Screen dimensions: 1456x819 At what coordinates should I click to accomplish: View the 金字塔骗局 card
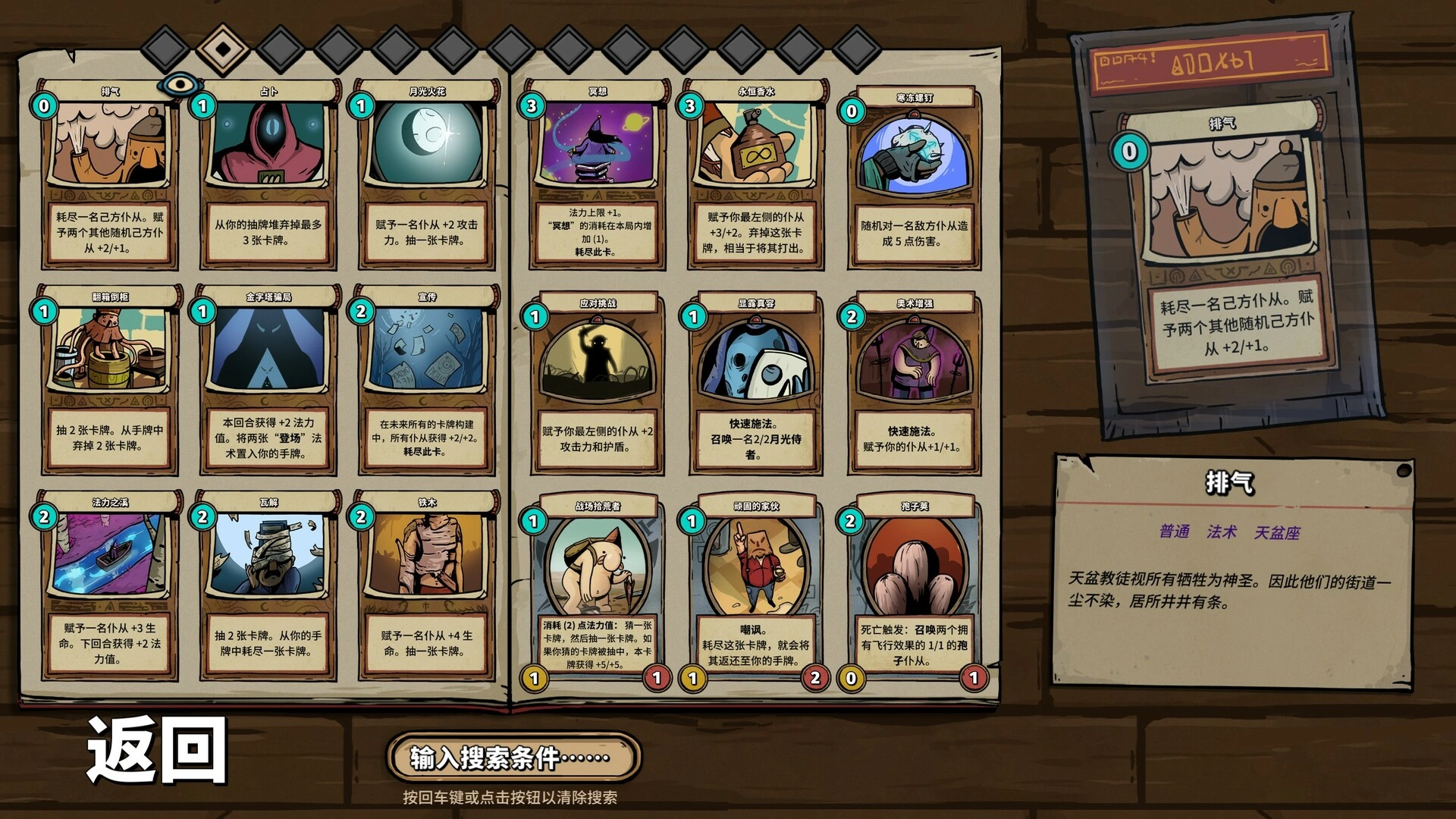tap(268, 379)
